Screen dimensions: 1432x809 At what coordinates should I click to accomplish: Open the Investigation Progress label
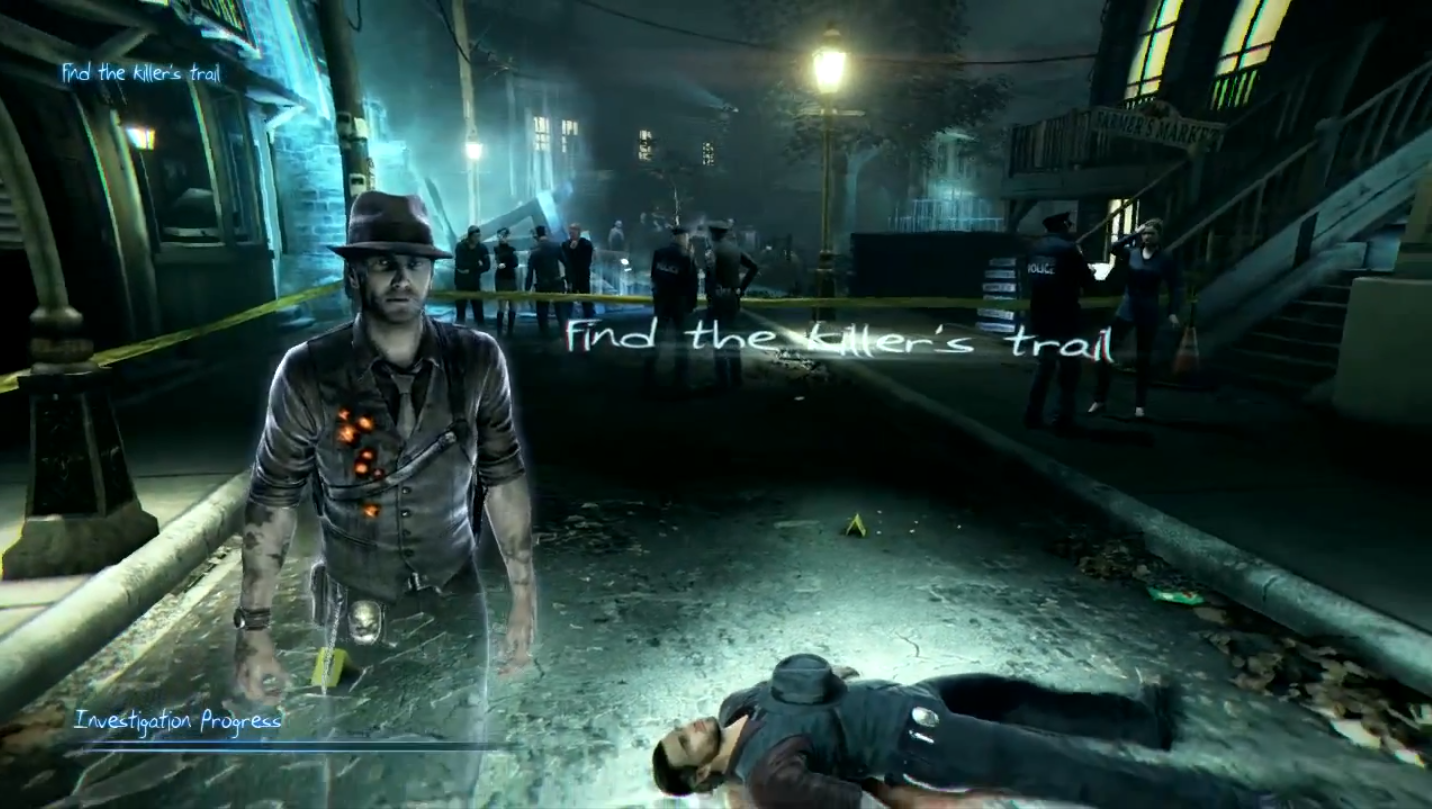pyautogui.click(x=178, y=720)
